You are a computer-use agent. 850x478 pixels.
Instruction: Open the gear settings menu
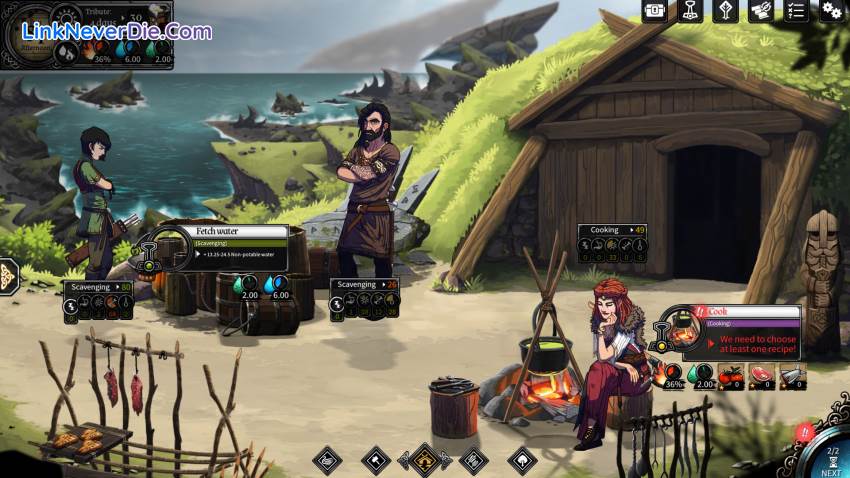point(831,11)
